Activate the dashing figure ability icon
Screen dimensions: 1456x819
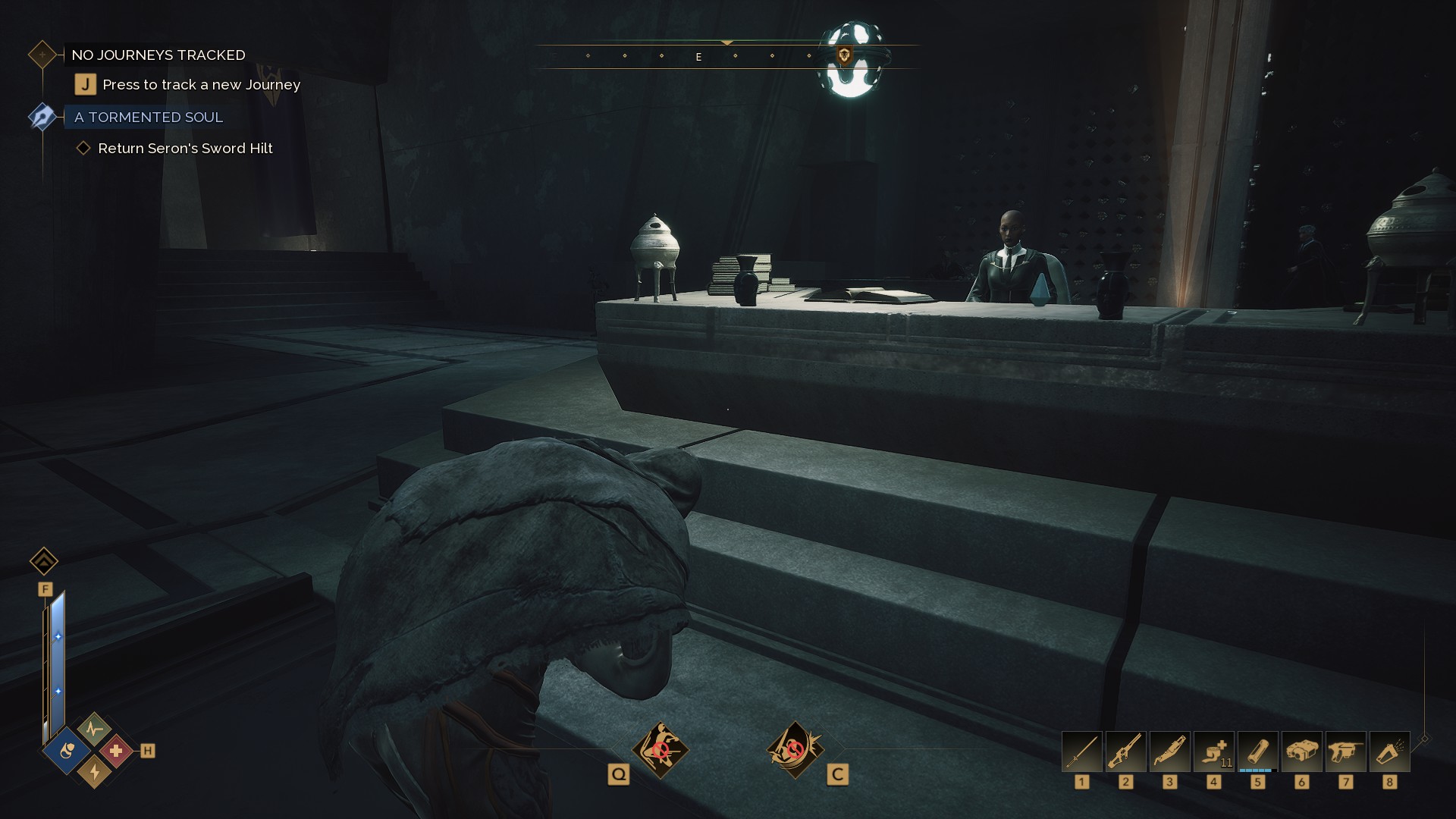pyautogui.click(x=661, y=750)
